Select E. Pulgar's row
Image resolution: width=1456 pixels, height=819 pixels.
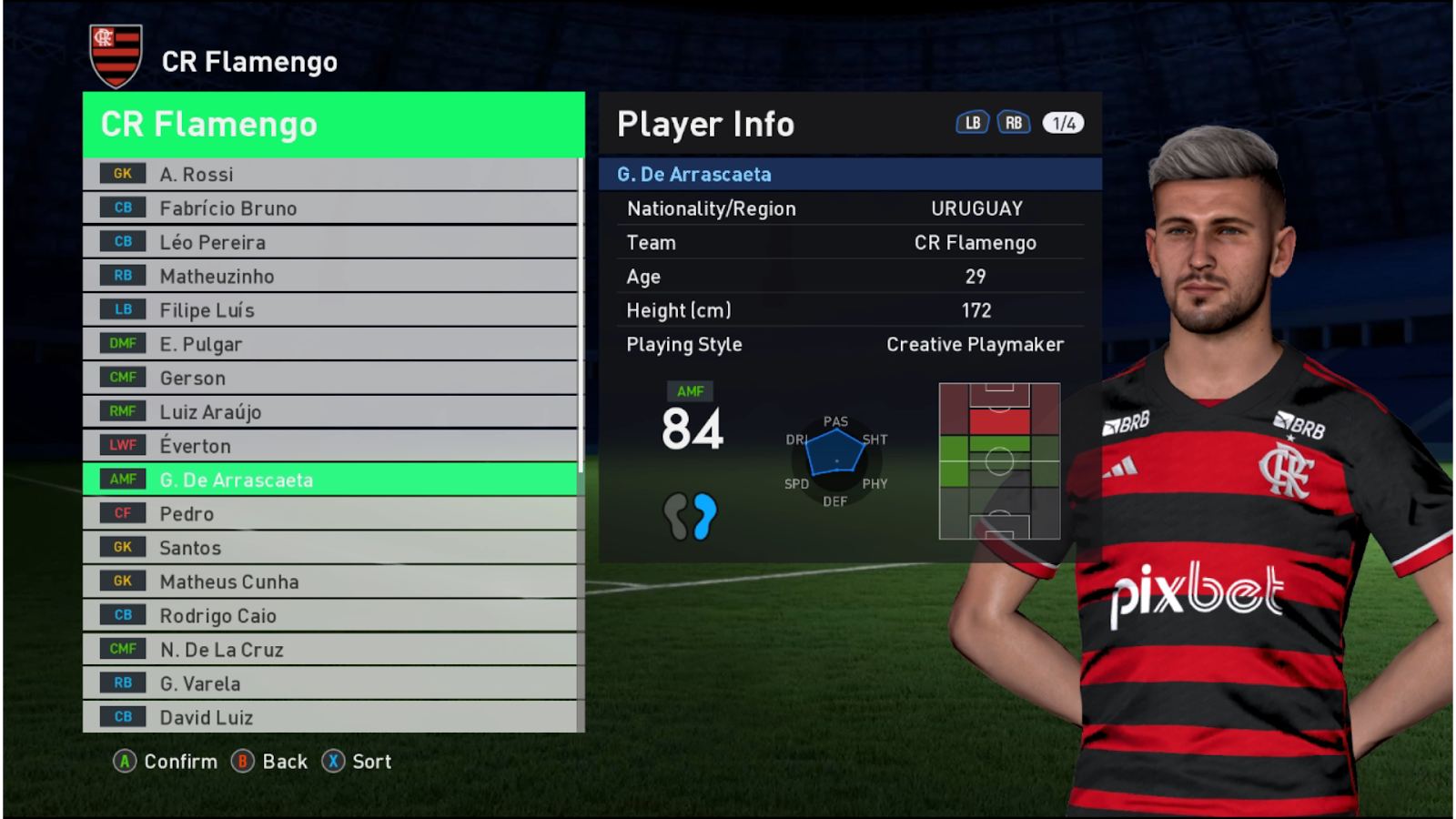[x=329, y=344]
